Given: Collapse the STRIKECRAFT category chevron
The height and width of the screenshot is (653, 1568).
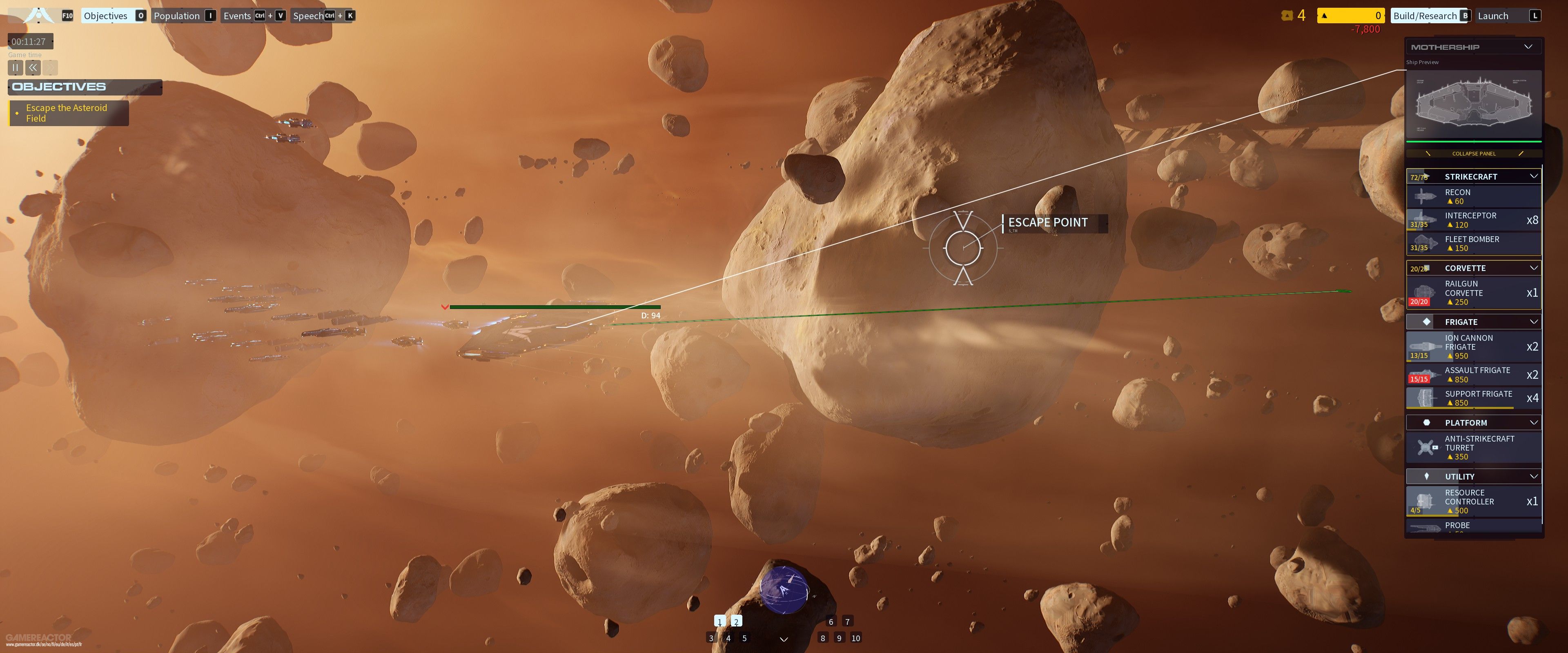Looking at the screenshot, I should (1534, 176).
